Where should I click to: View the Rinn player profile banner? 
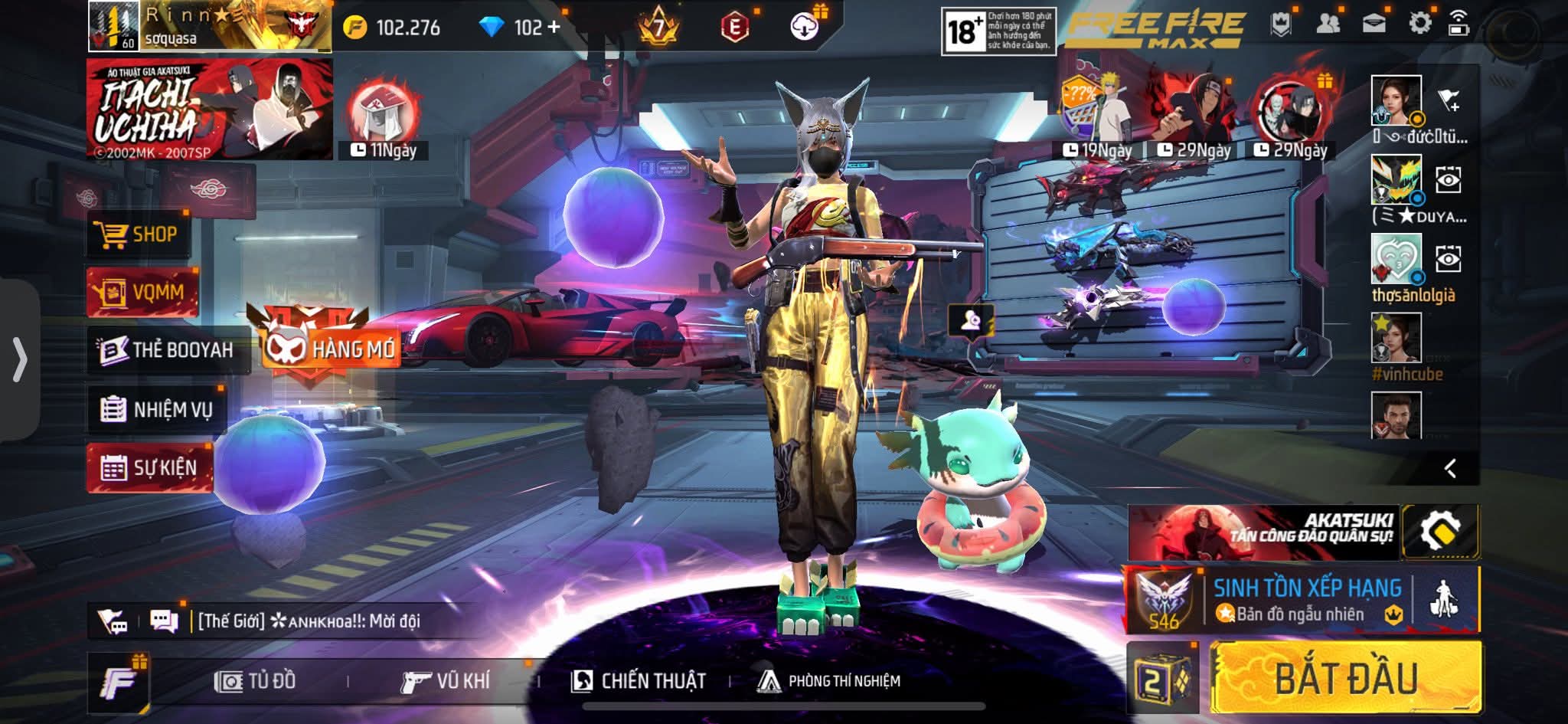click(209, 26)
